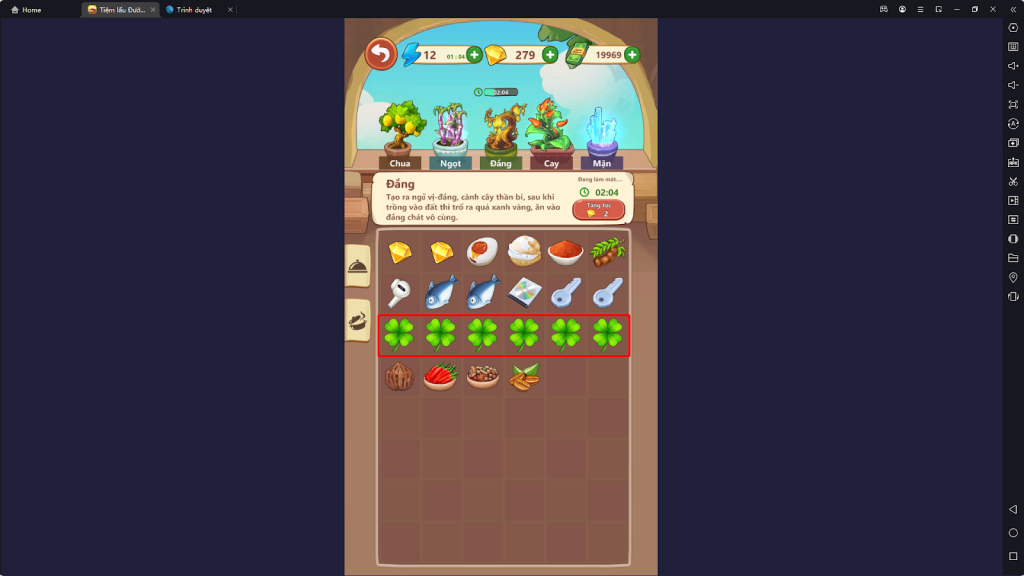Speed up cooldown with Tăng tốc button
The image size is (1024, 576).
[598, 209]
